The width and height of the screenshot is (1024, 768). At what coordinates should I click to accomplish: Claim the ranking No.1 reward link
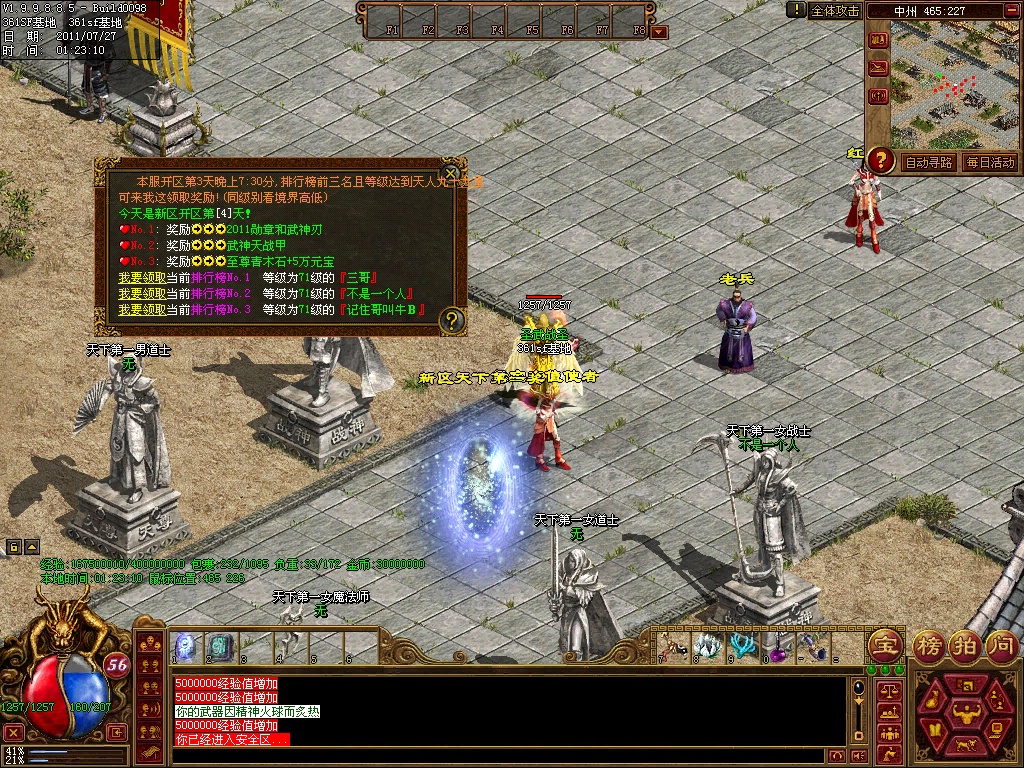coord(138,277)
